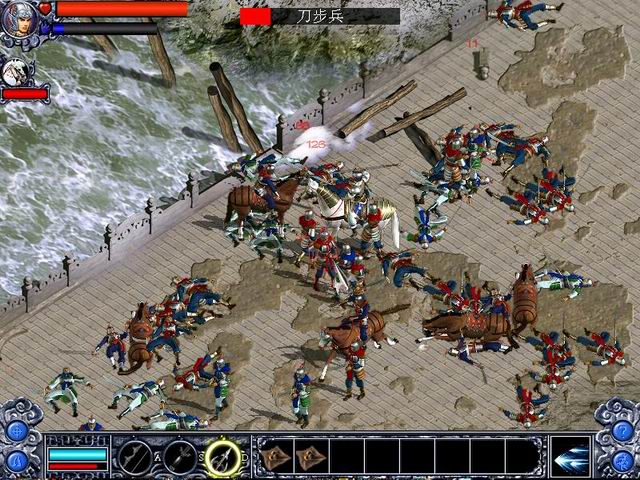
Task: Click the helmeted hero portrait
Action: click(19, 19)
